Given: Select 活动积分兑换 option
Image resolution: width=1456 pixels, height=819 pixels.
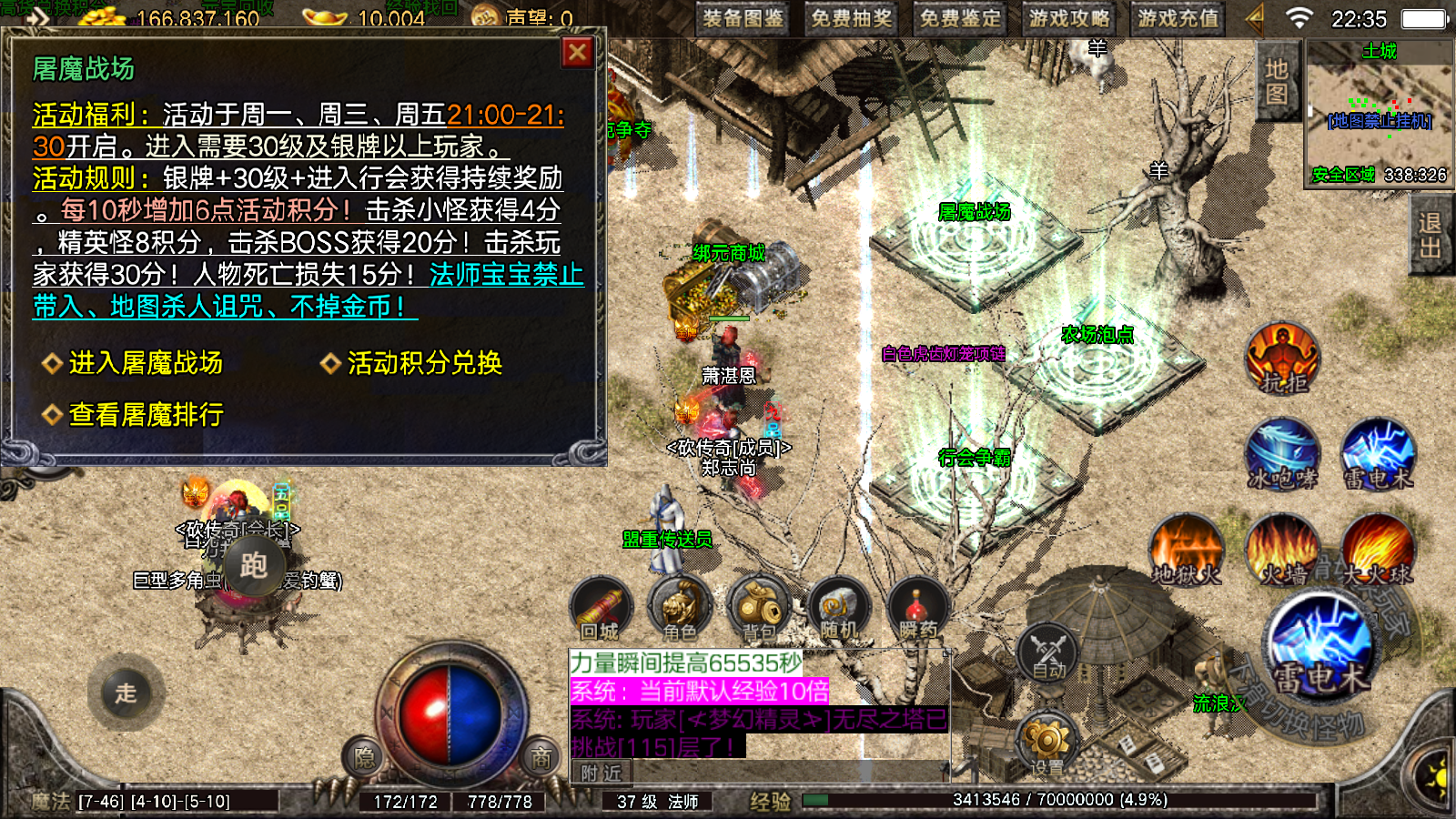Looking at the screenshot, I should tap(424, 363).
